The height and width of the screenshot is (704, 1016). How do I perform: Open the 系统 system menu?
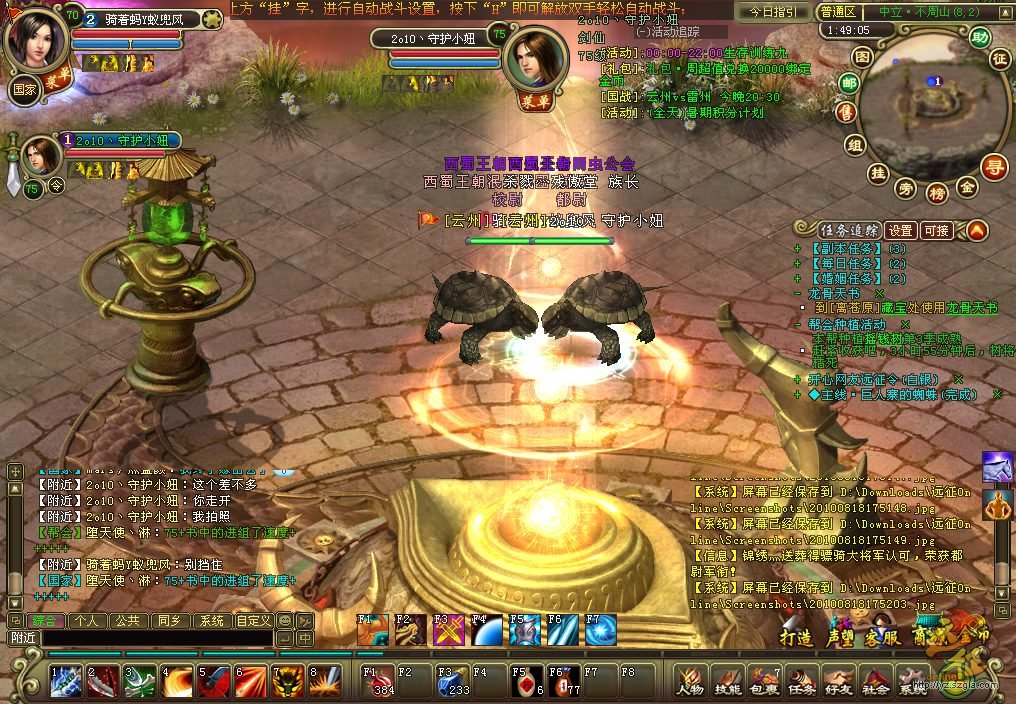911,681
